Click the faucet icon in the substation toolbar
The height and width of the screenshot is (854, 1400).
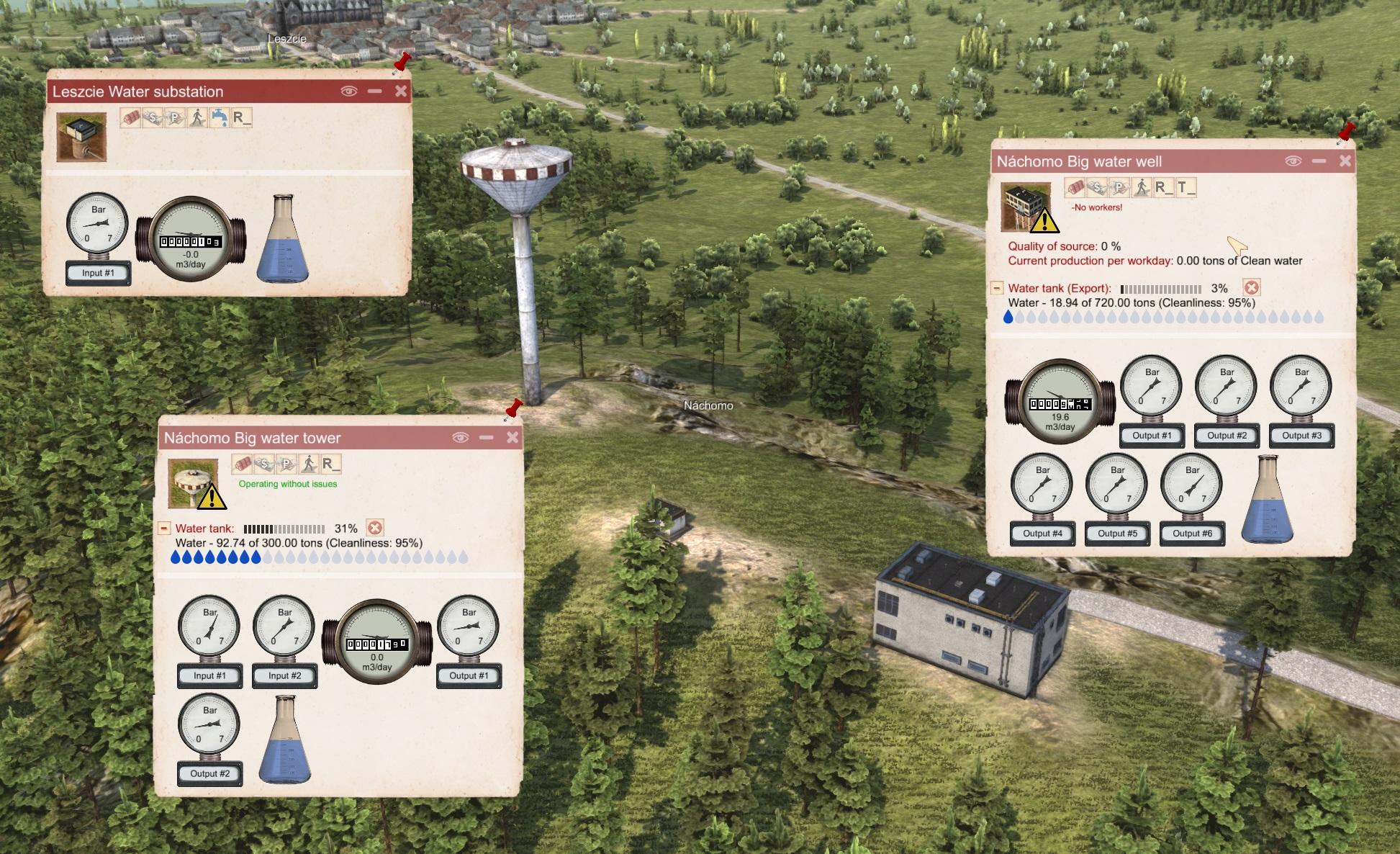[220, 117]
